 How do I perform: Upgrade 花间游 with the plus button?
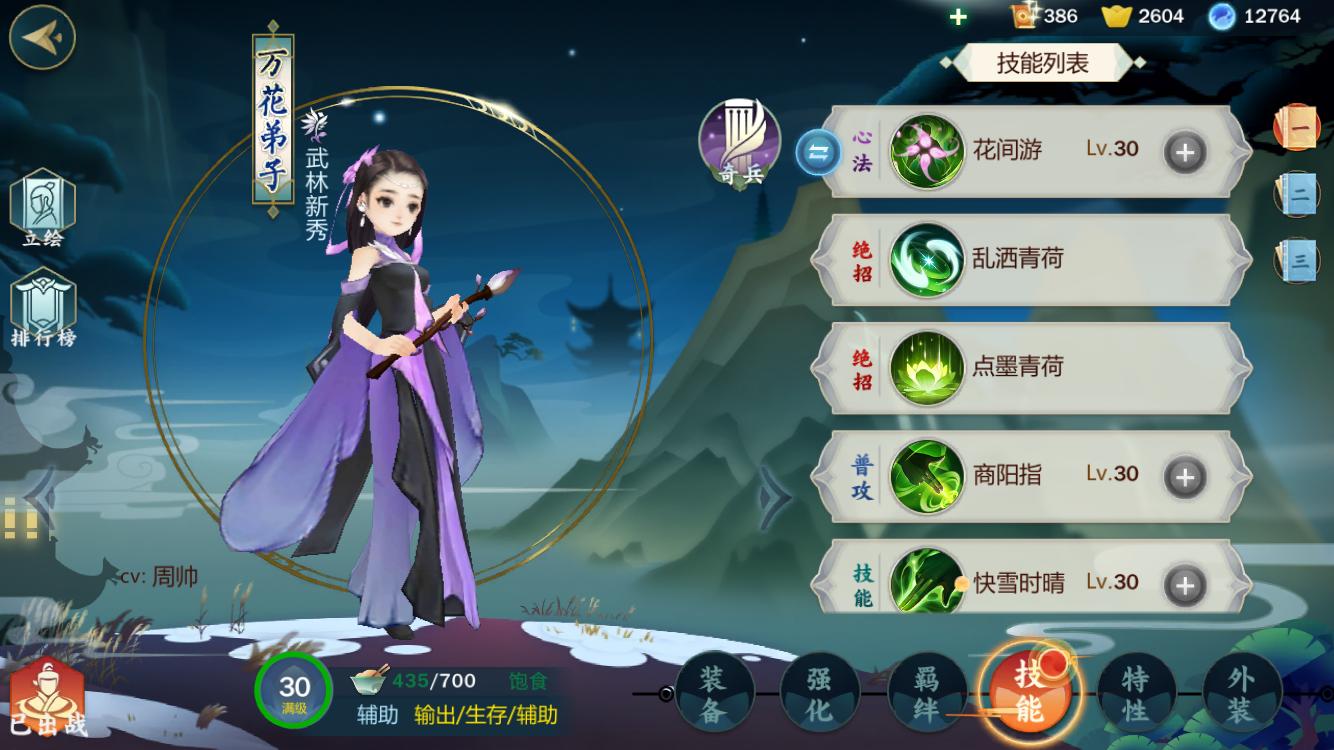[1182, 151]
